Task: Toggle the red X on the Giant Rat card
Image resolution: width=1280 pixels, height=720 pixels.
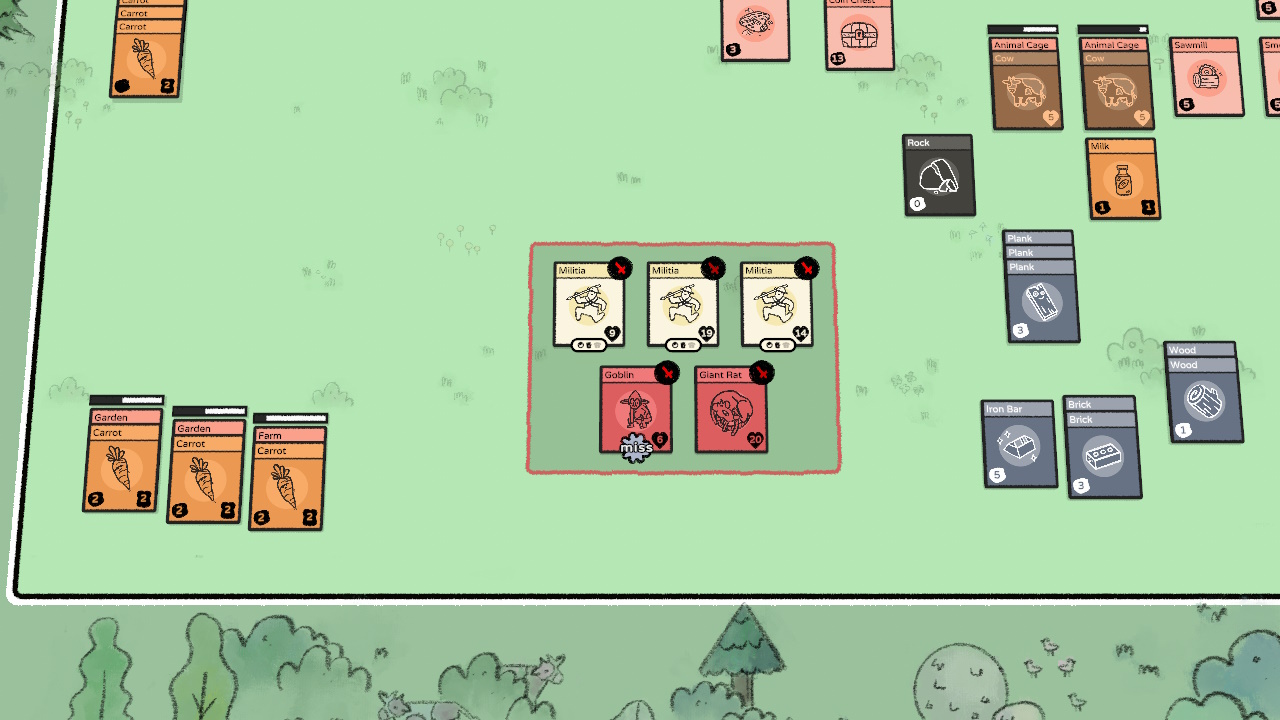Action: pos(761,373)
